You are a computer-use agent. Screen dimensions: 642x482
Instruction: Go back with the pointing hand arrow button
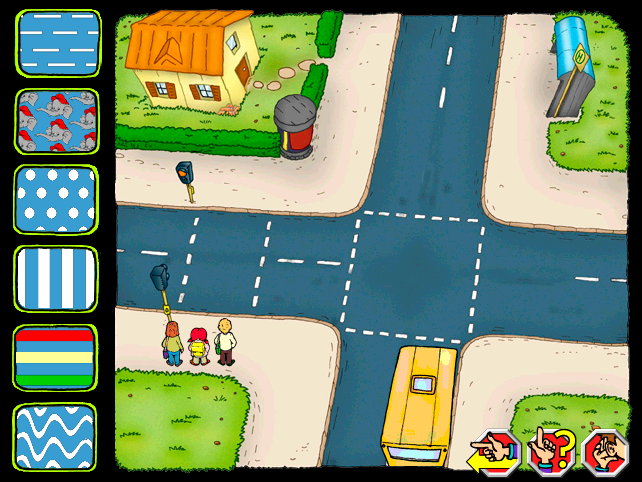(x=496, y=450)
